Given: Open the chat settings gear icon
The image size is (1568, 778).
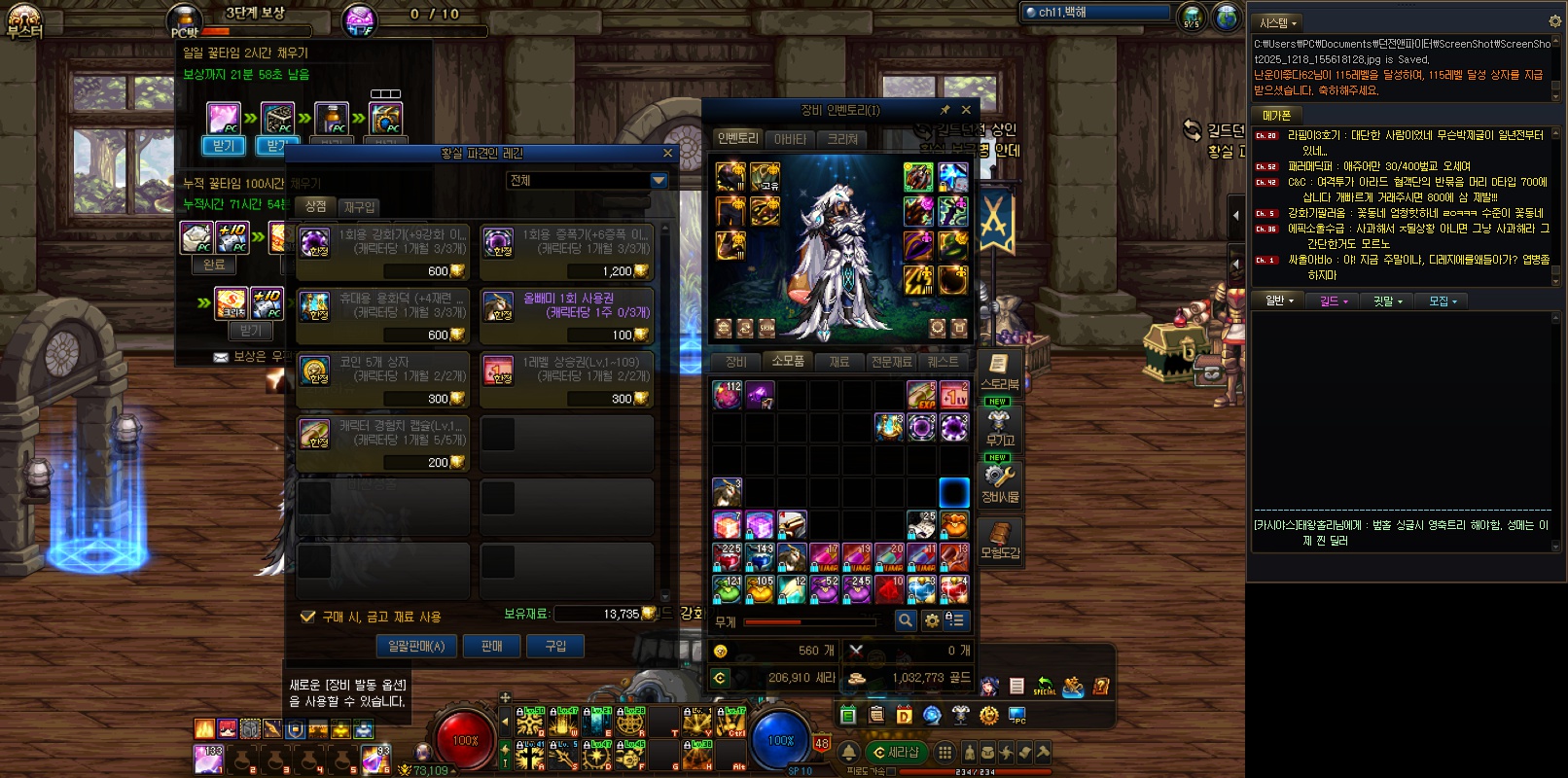Looking at the screenshot, I should [1554, 21].
